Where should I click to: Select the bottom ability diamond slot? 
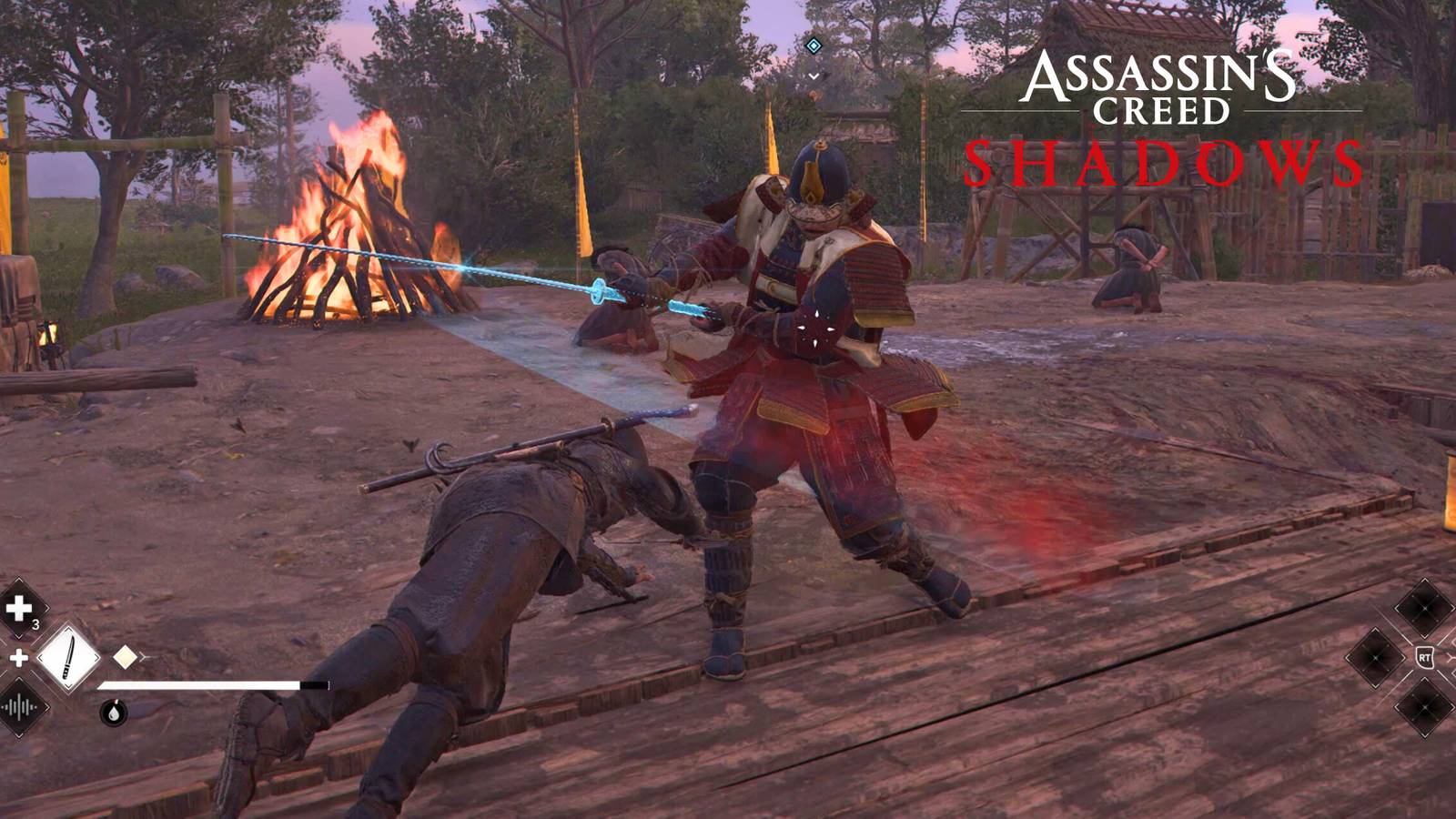[x=1424, y=706]
